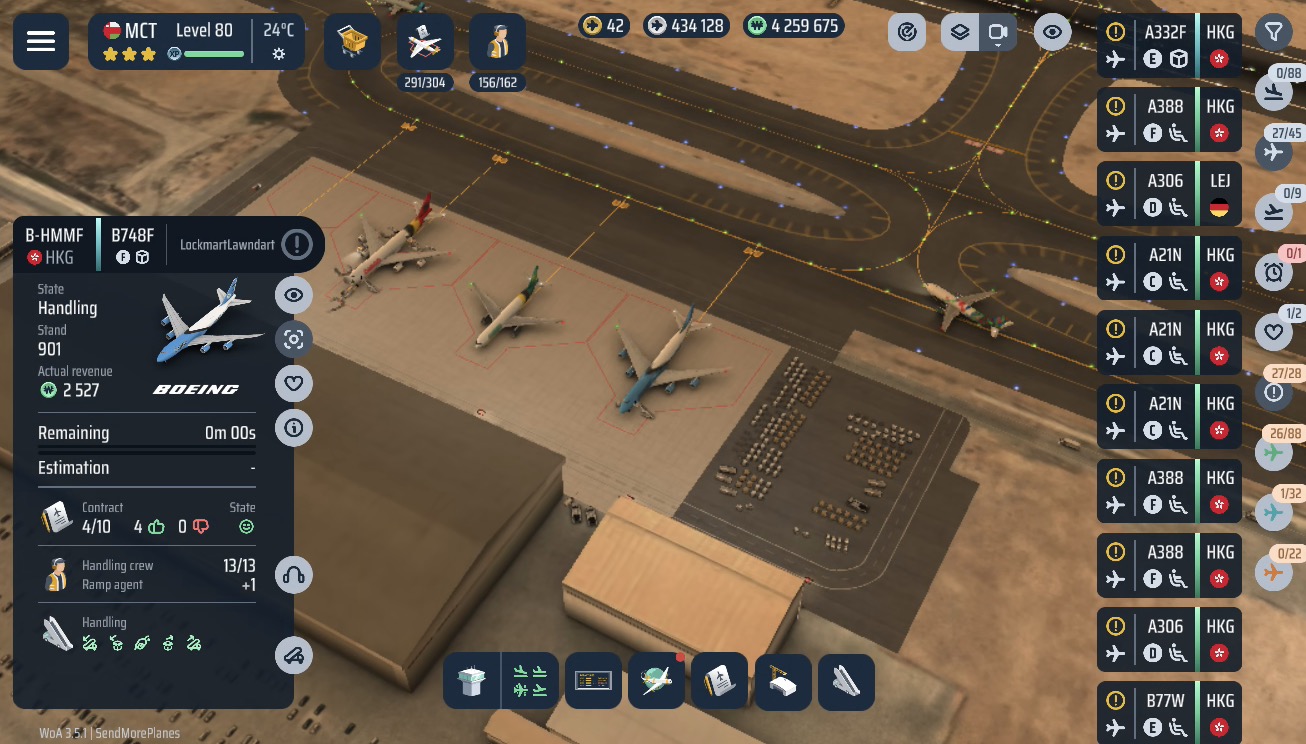1306x744 pixels.
Task: Select the A332F cargo flight from HKG
Action: pyautogui.click(x=1169, y=46)
